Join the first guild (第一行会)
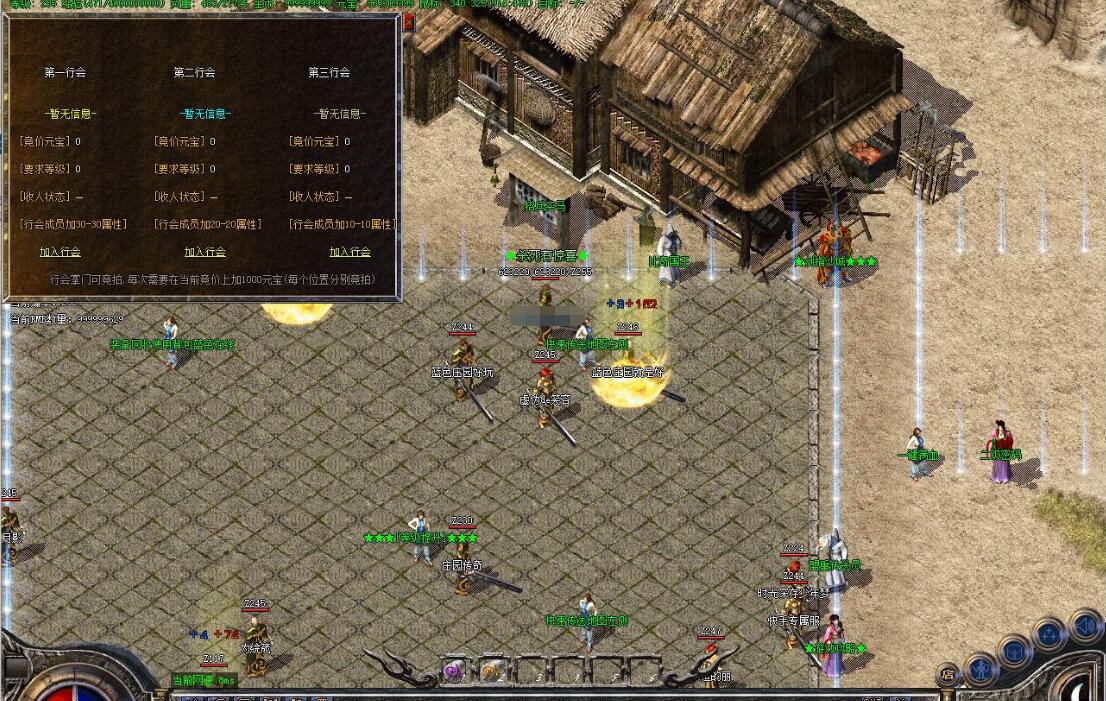 point(60,252)
